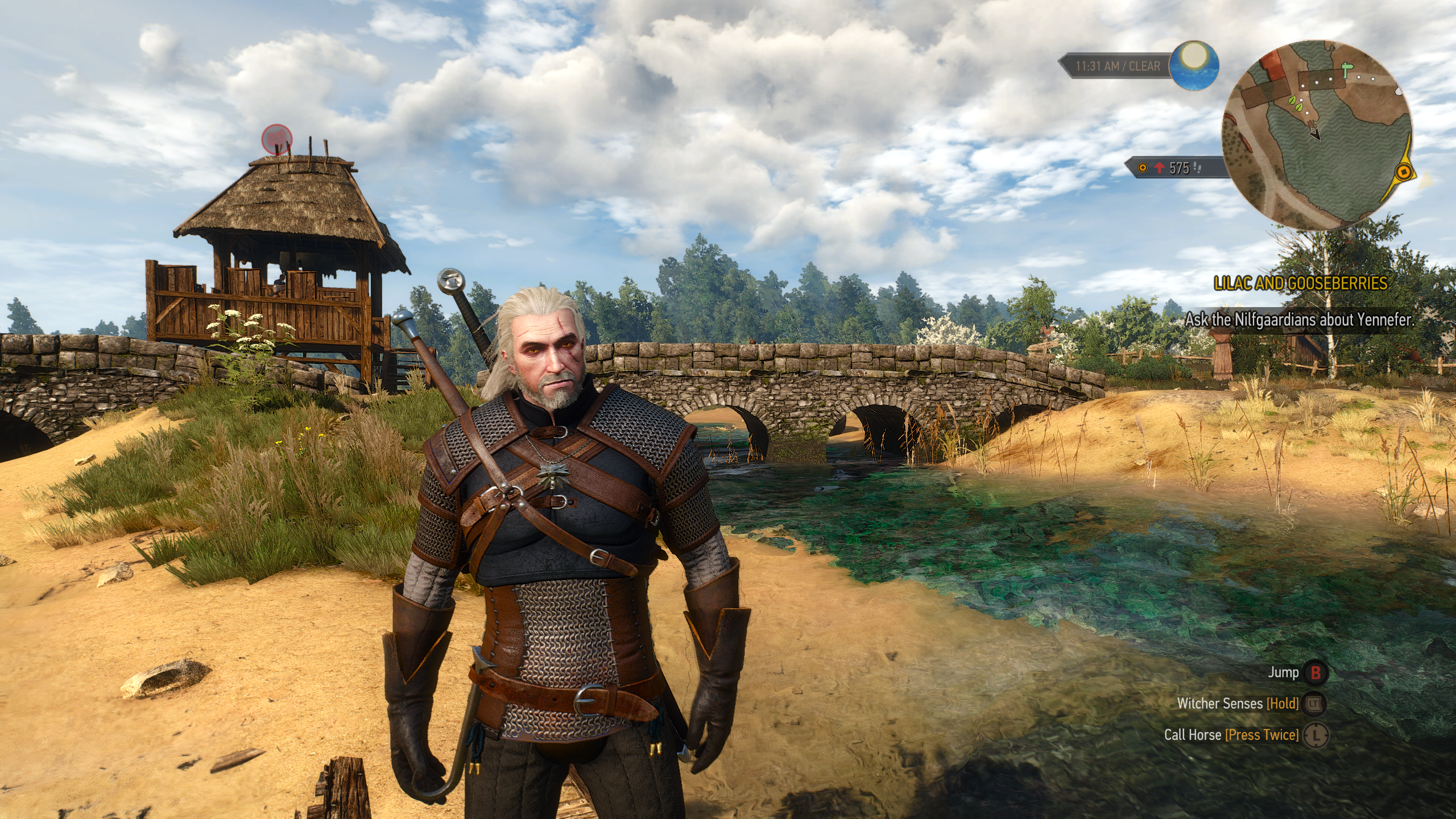Open the Lilac and Gooseberries quest tracker
This screenshot has width=1456, height=819.
(1300, 283)
